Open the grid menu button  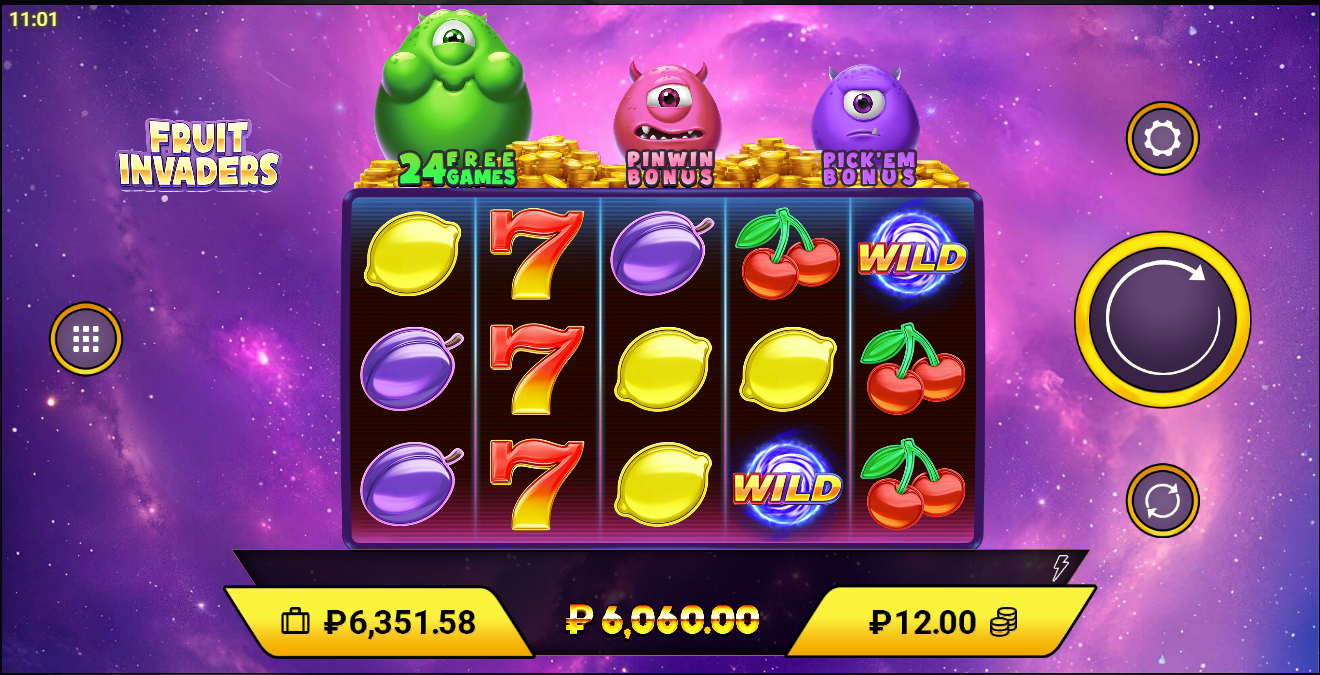point(86,339)
